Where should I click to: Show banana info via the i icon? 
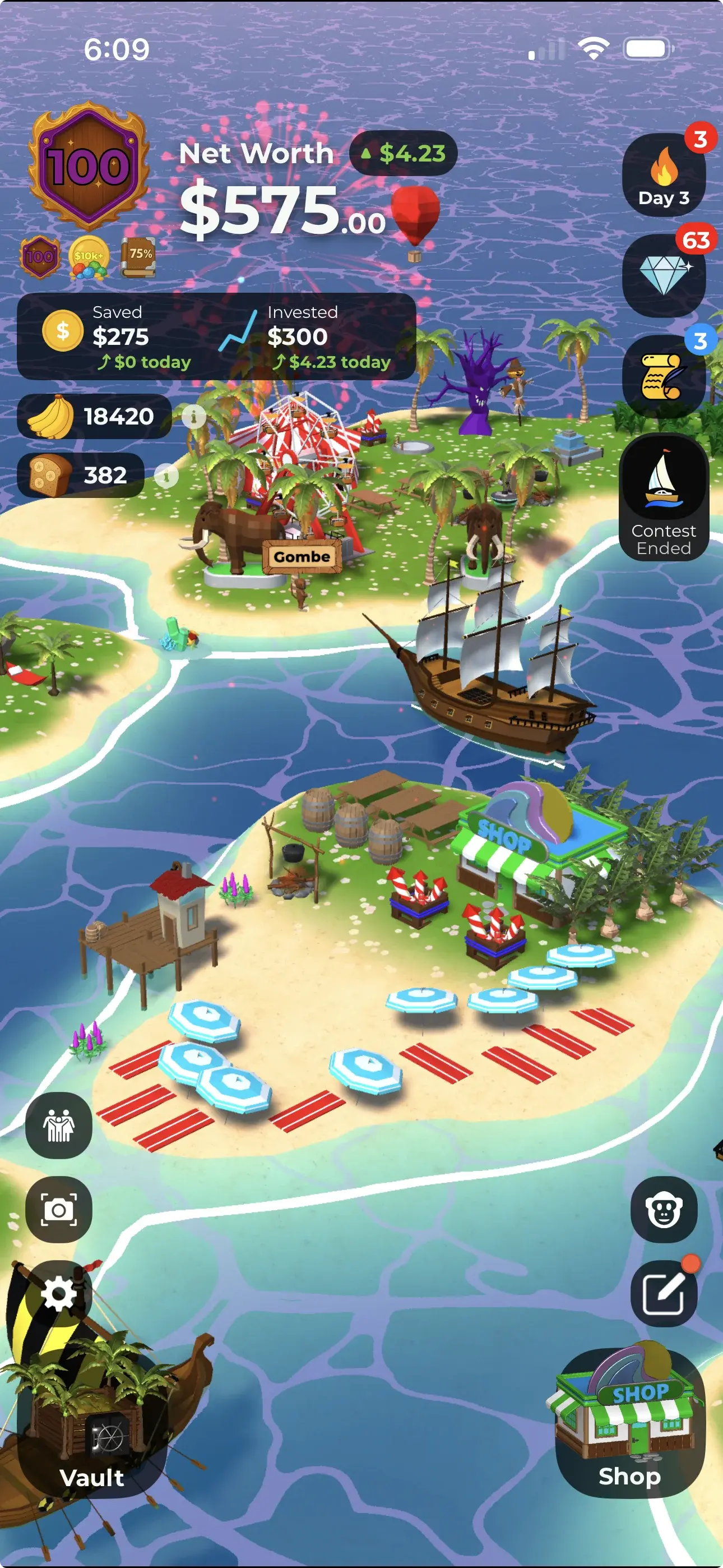click(x=193, y=417)
